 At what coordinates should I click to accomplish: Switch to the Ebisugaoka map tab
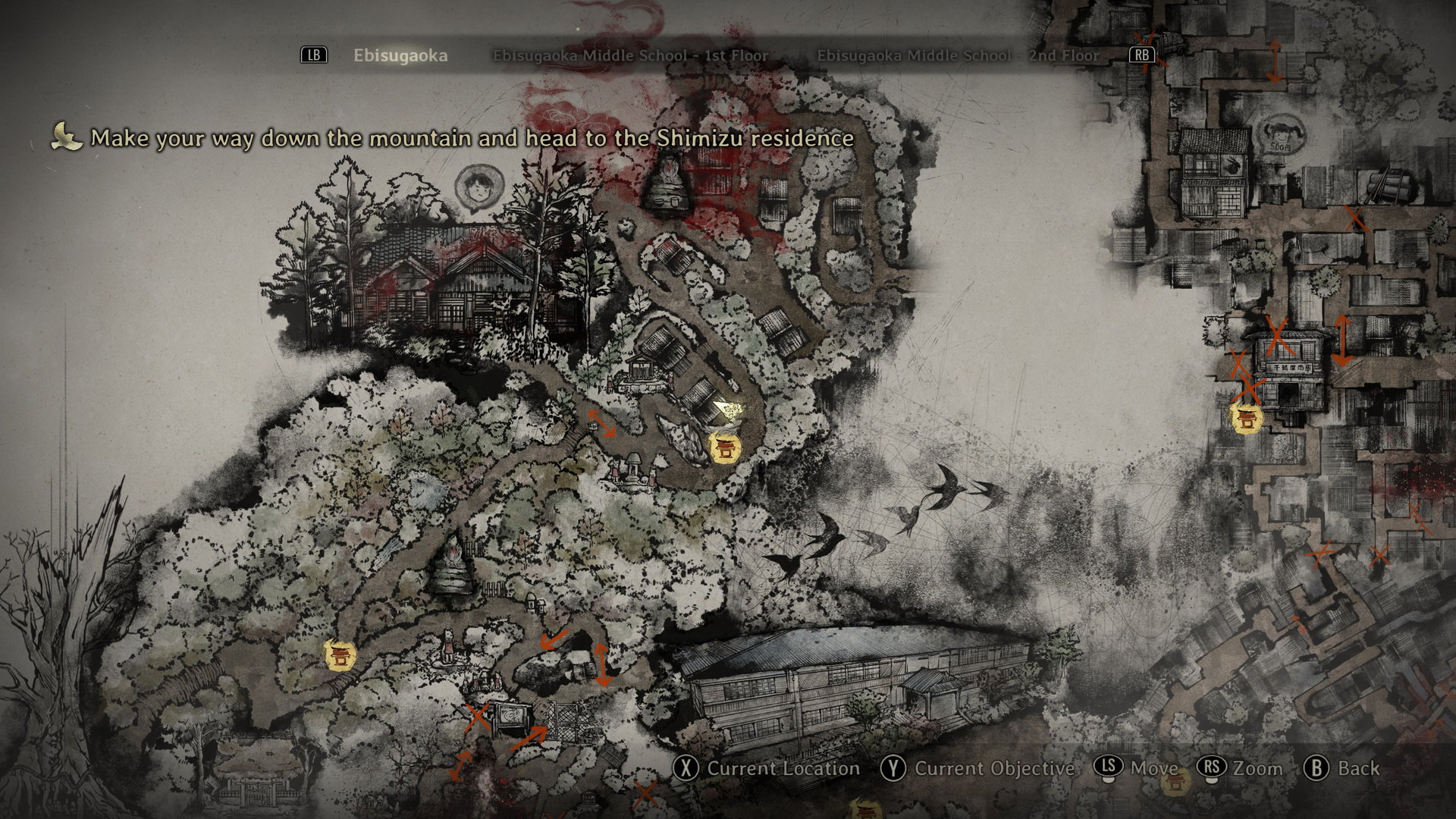tap(400, 55)
